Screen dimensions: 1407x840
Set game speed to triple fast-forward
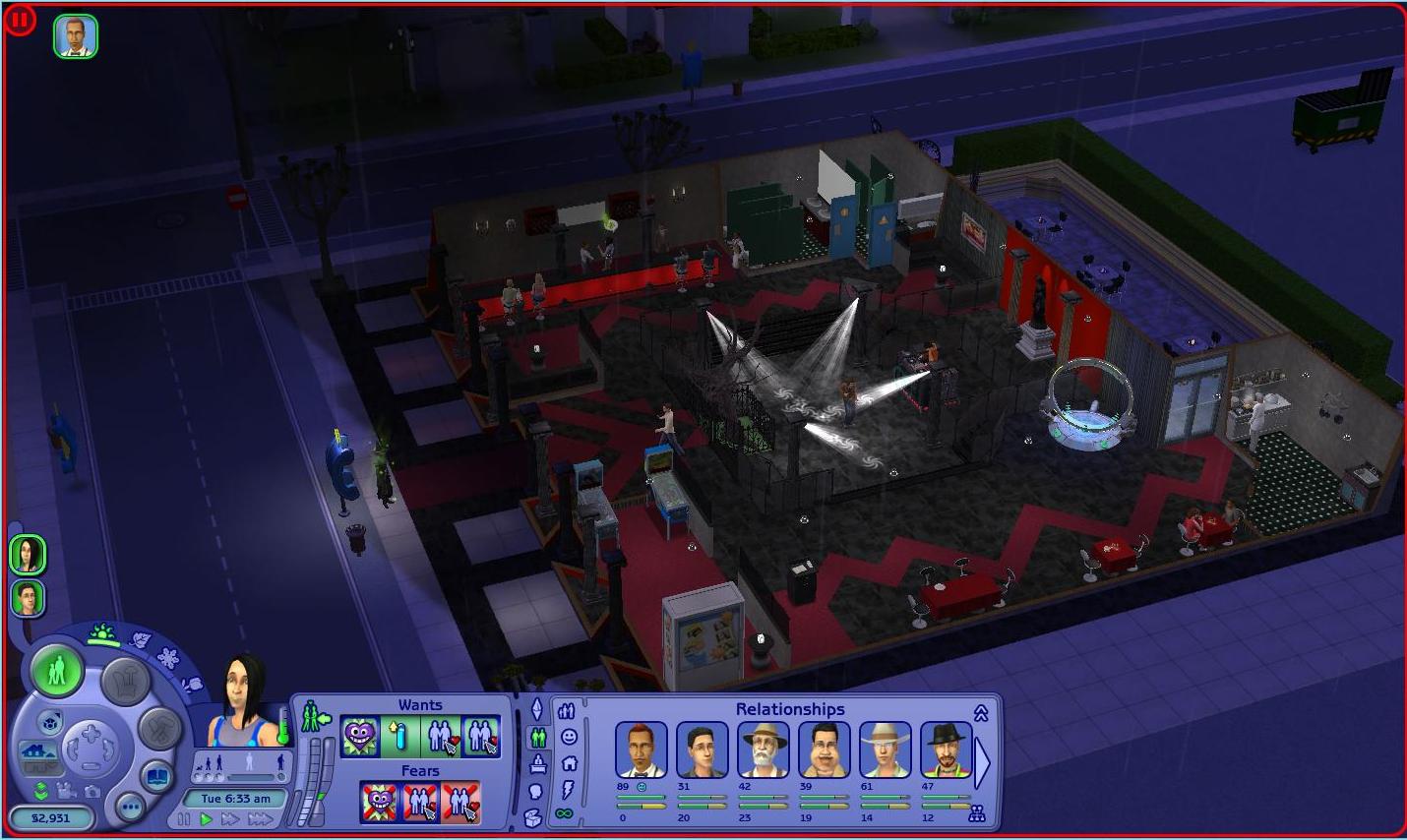[x=260, y=819]
